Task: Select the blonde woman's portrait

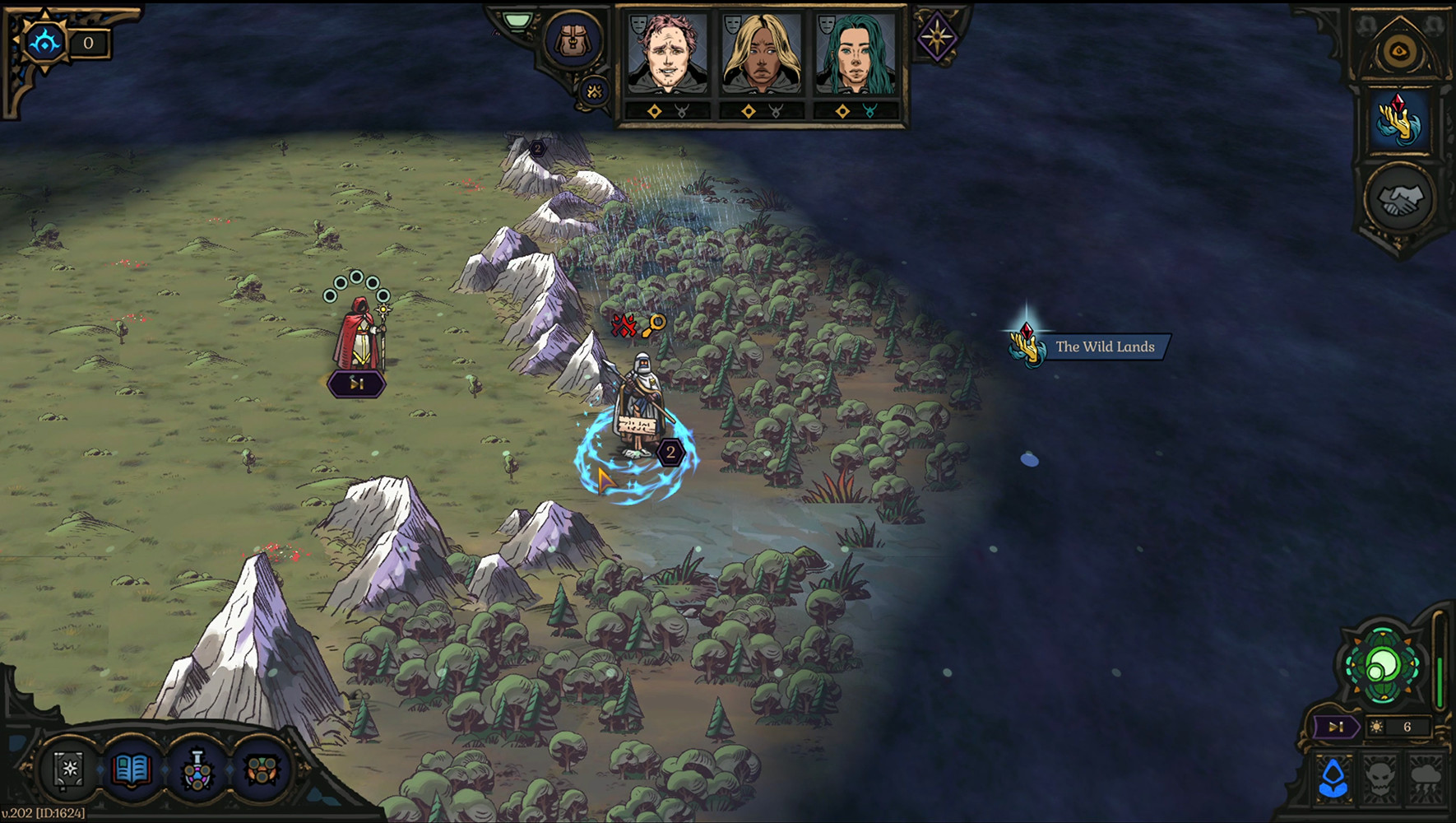Action: point(761,53)
